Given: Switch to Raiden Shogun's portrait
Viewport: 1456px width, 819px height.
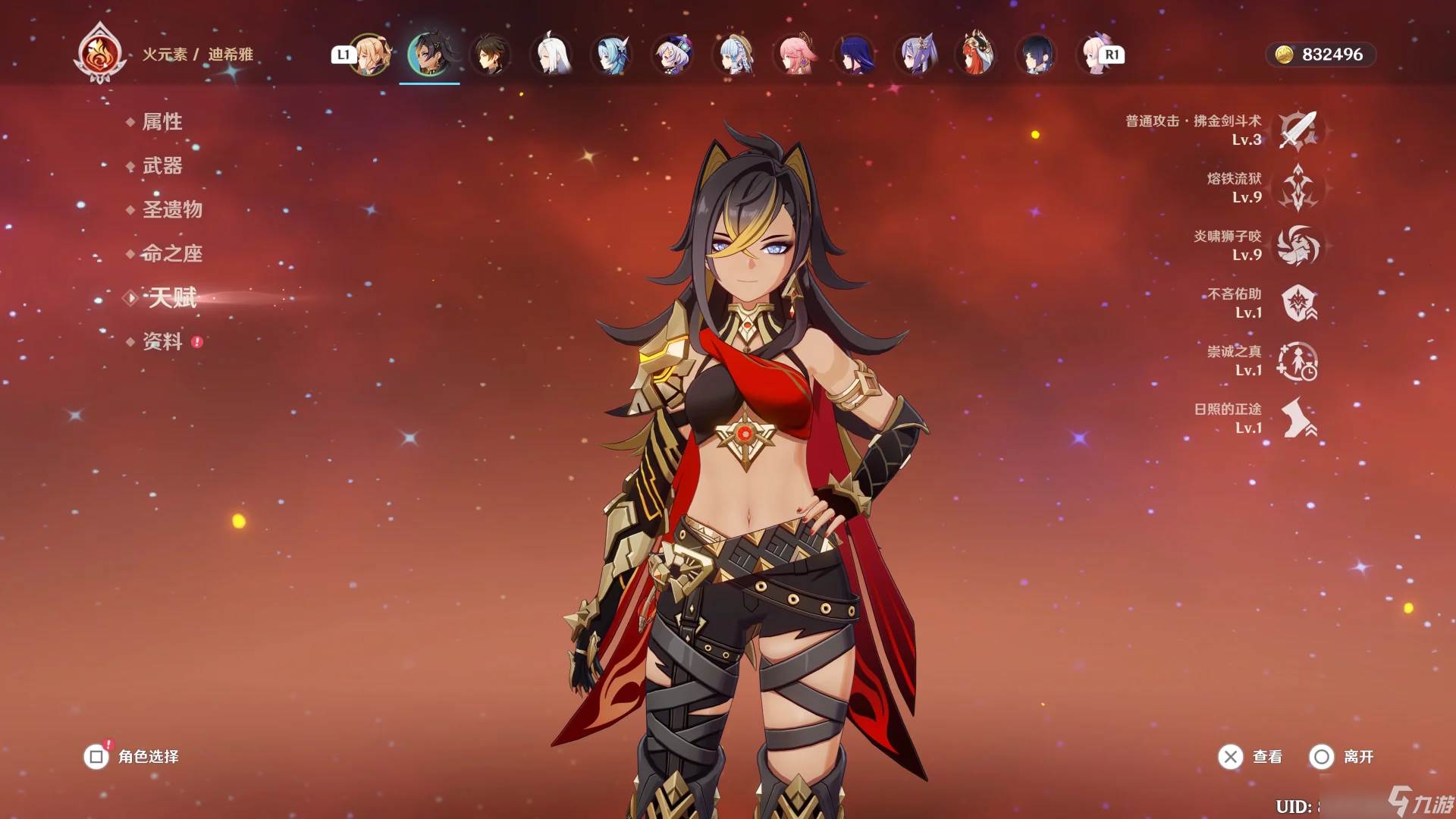Looking at the screenshot, I should (x=855, y=55).
